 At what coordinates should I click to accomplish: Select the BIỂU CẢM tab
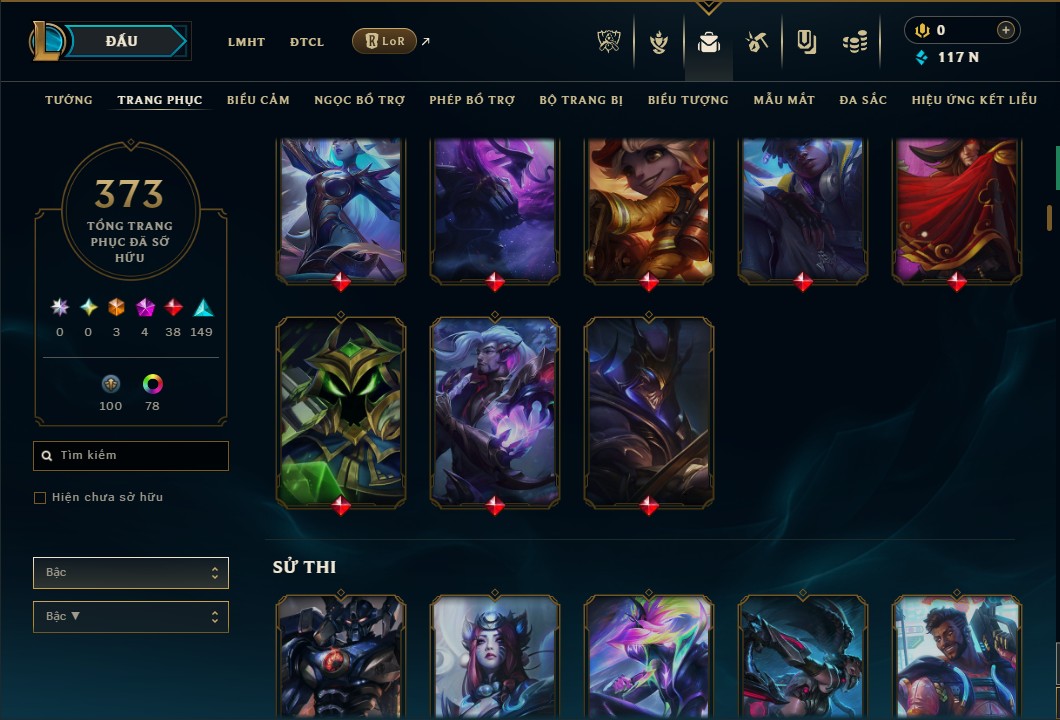pyautogui.click(x=258, y=100)
